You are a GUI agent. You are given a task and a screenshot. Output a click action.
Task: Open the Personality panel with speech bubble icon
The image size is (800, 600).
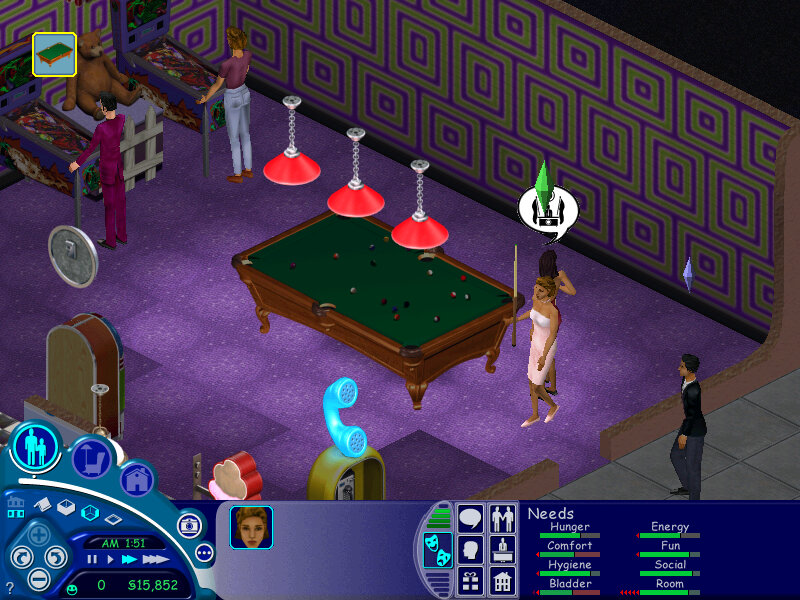[x=470, y=519]
